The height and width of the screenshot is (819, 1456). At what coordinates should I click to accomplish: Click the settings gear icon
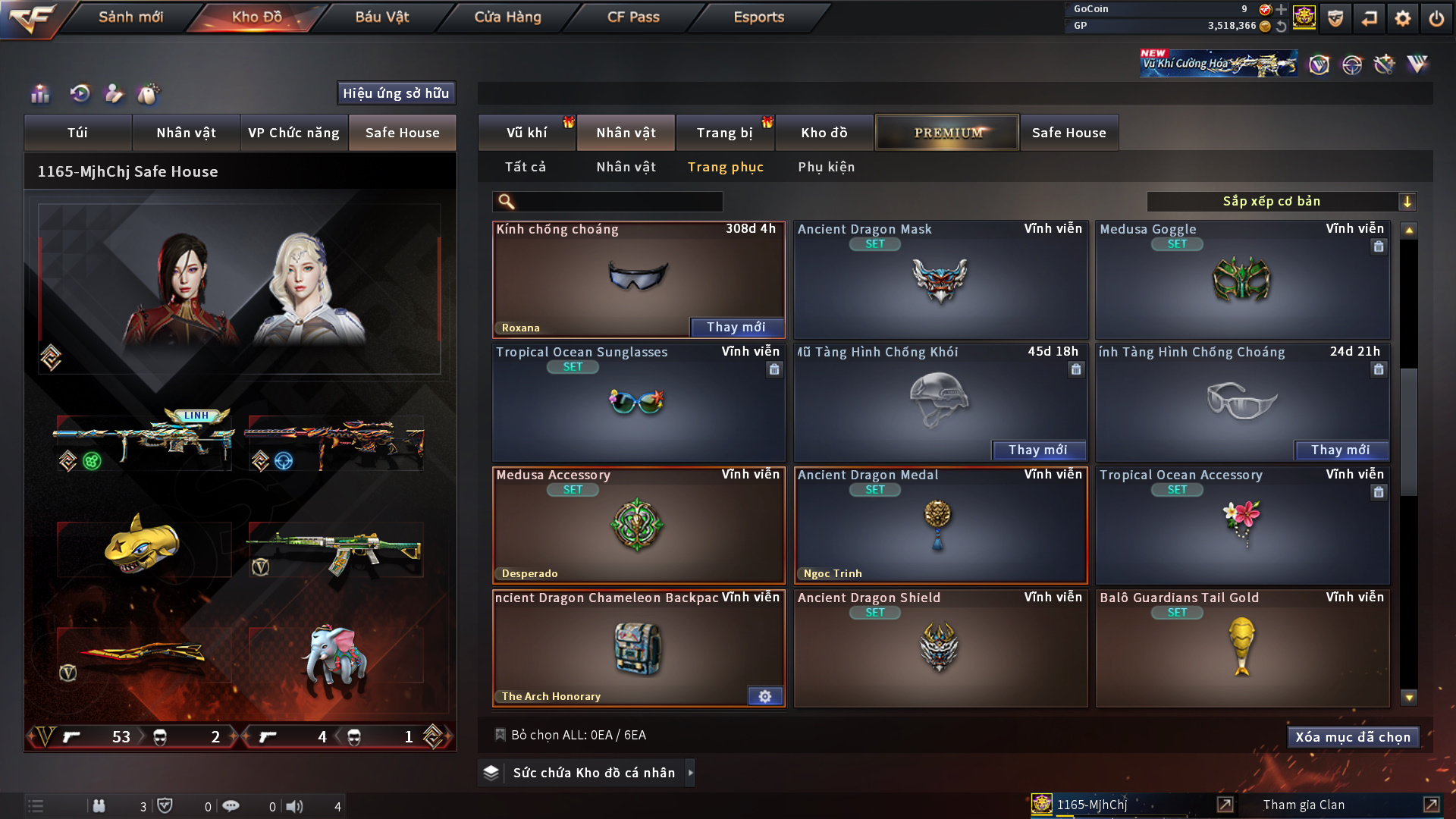pos(1402,18)
